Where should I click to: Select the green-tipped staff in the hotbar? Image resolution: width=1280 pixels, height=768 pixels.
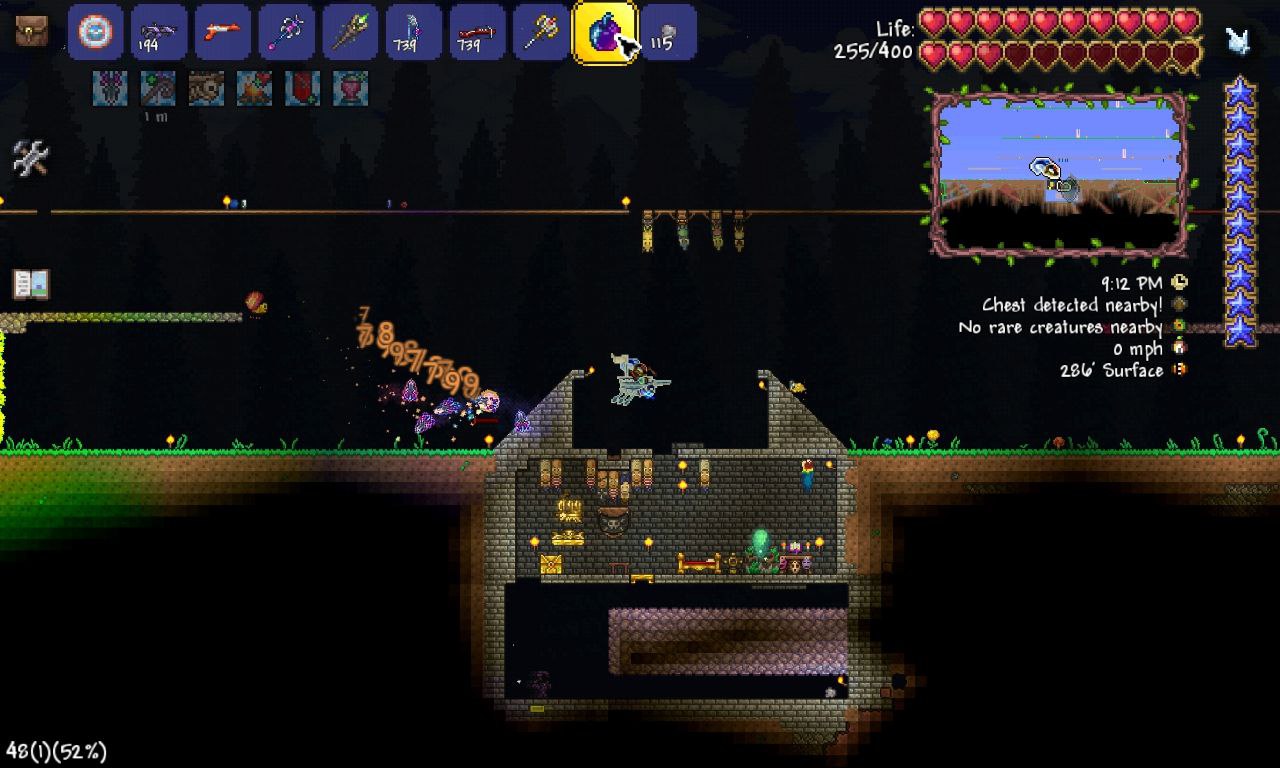pyautogui.click(x=348, y=32)
